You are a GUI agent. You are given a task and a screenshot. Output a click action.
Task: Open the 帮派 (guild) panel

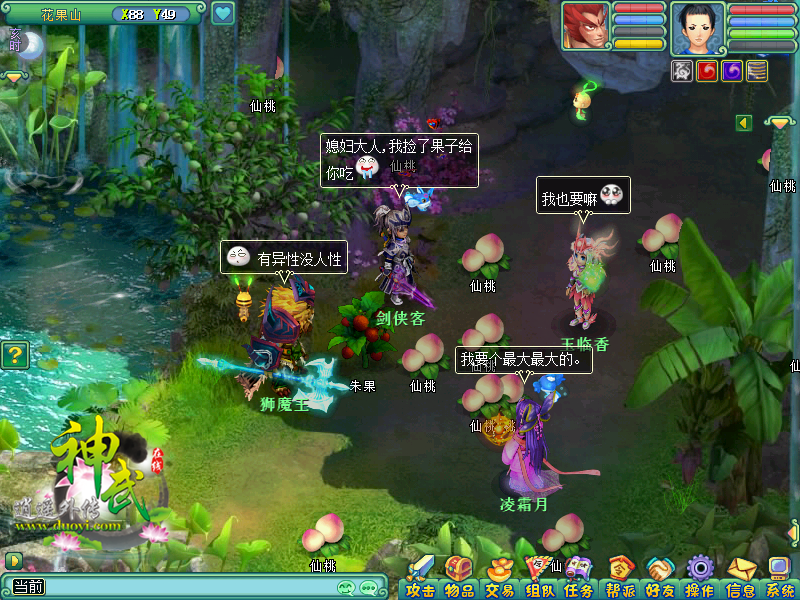[x=620, y=577]
